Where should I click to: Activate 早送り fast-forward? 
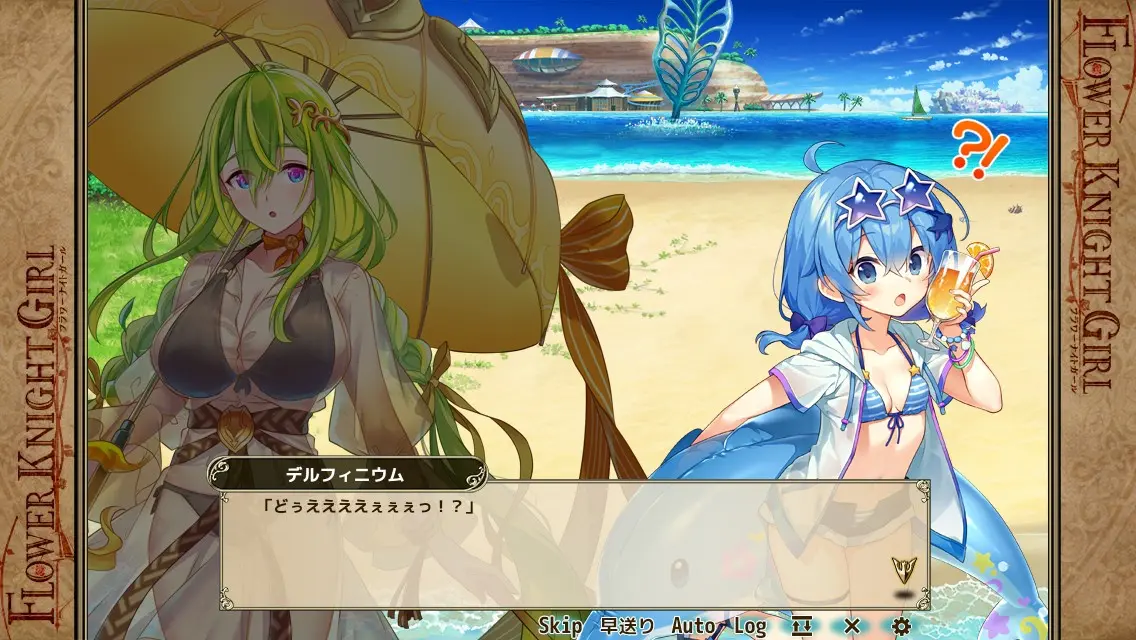pyautogui.click(x=627, y=626)
